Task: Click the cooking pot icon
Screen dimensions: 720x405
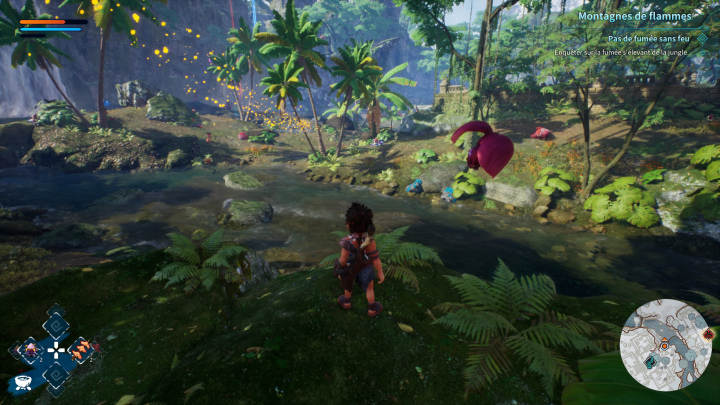Action: (x=22, y=382)
